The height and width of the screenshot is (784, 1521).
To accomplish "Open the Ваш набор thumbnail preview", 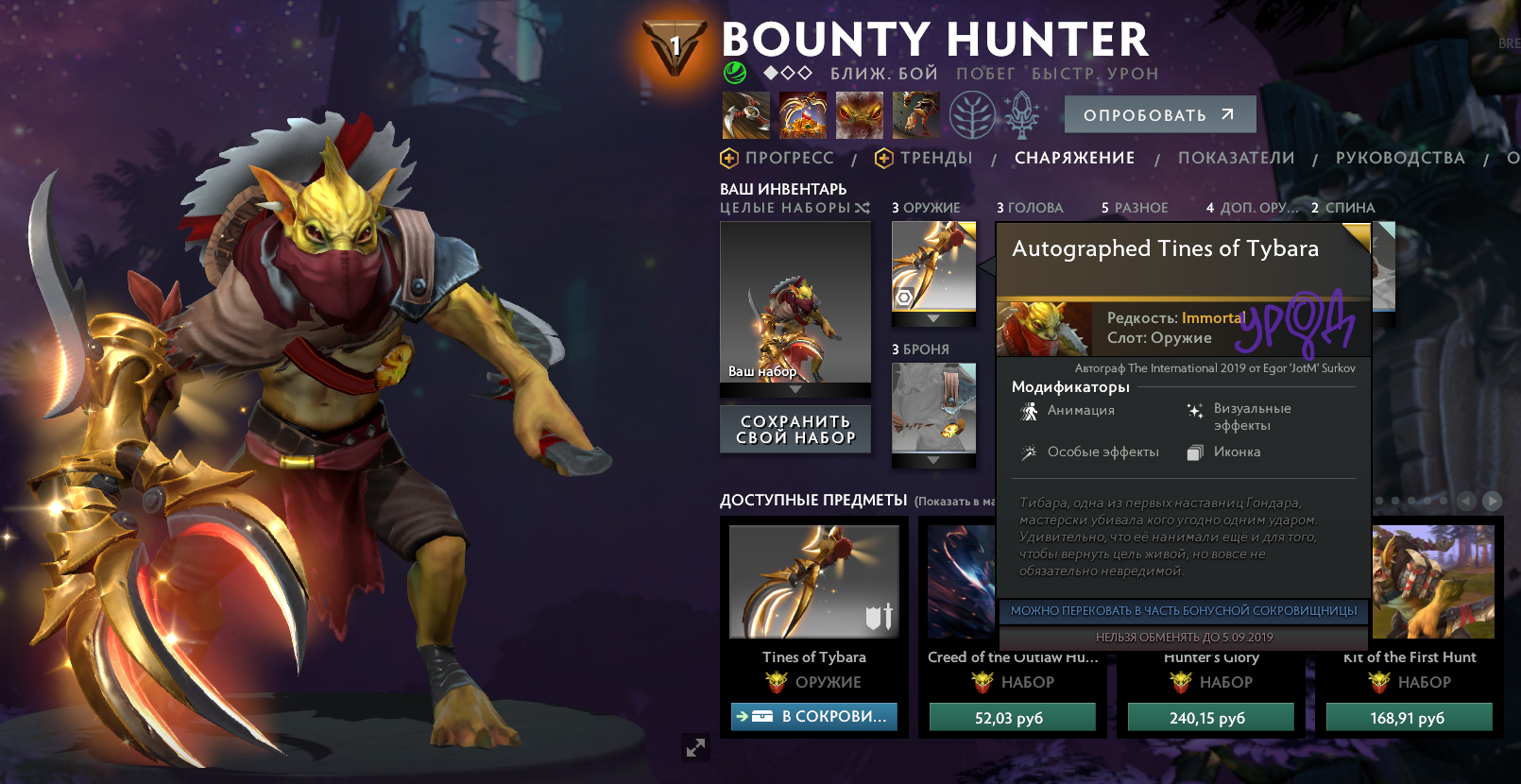I will (x=795, y=307).
